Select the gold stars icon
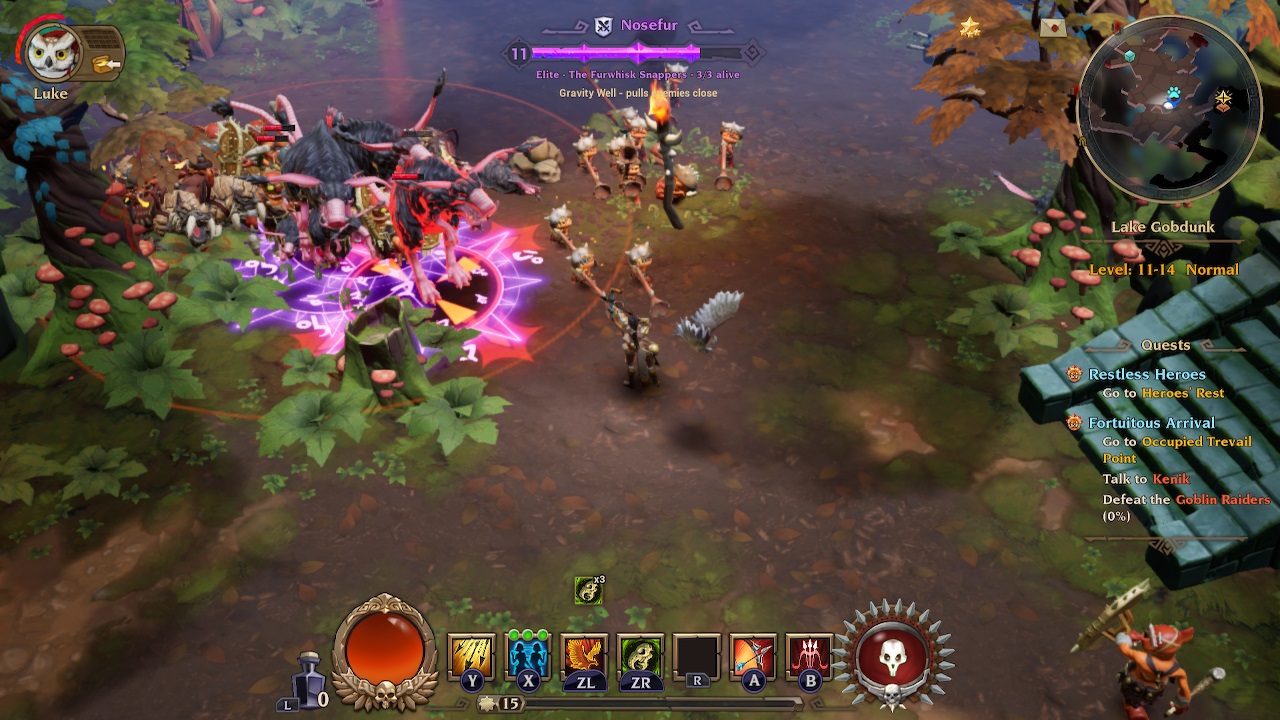Viewport: 1280px width, 720px height. [970, 27]
